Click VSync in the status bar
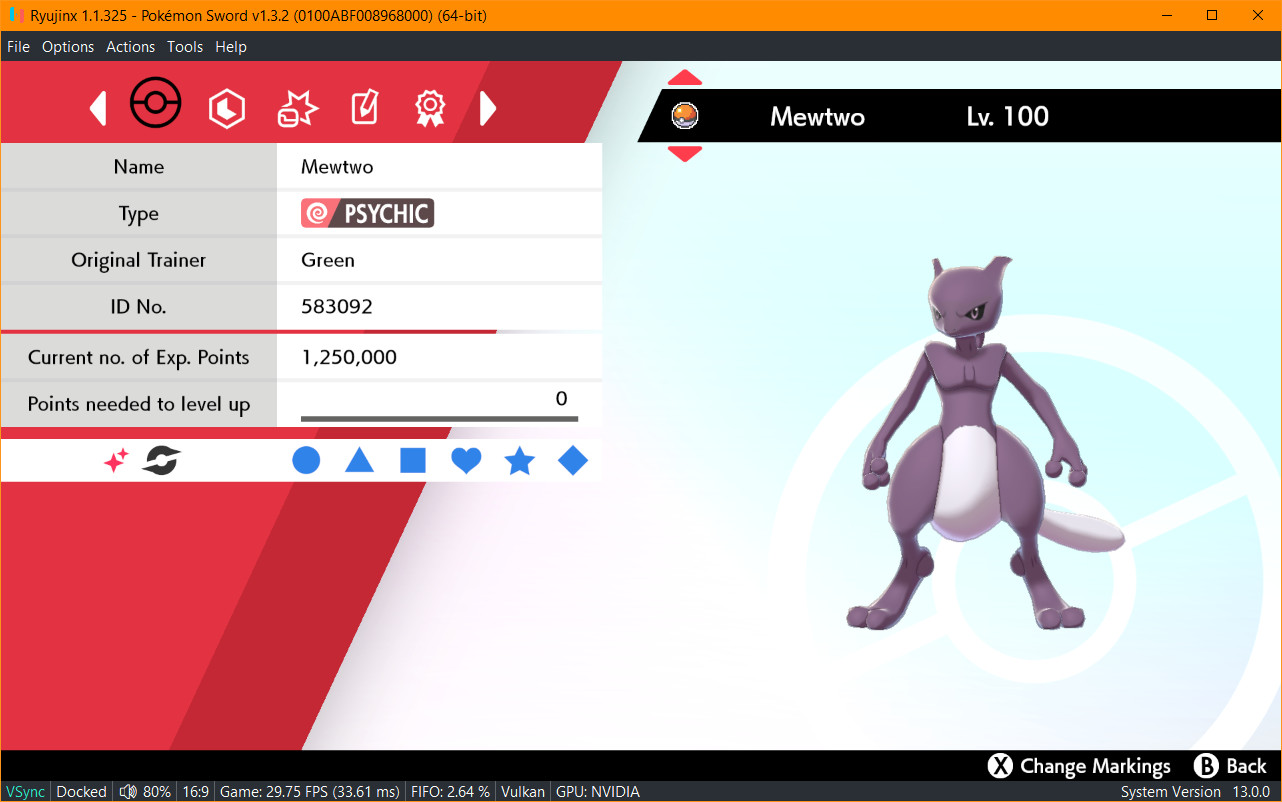The width and height of the screenshot is (1282, 802). [25, 791]
